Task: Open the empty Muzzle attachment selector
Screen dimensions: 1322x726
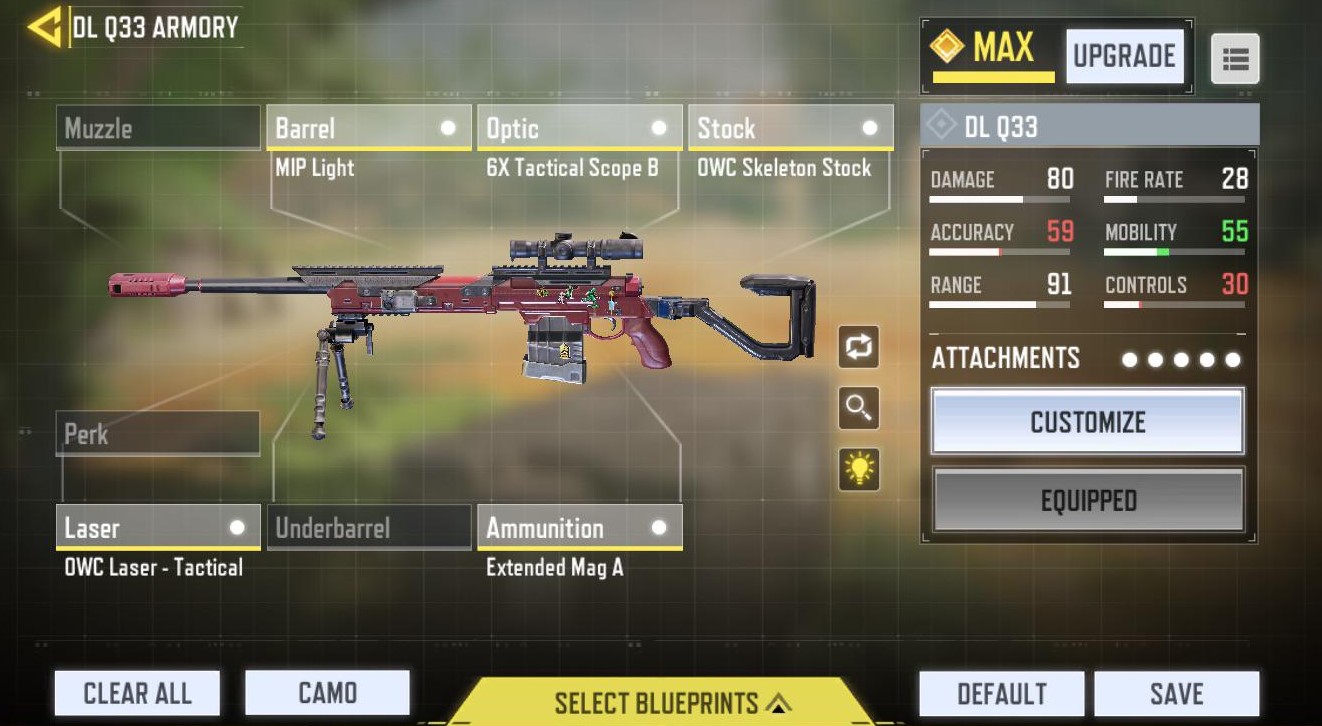Action: [157, 127]
